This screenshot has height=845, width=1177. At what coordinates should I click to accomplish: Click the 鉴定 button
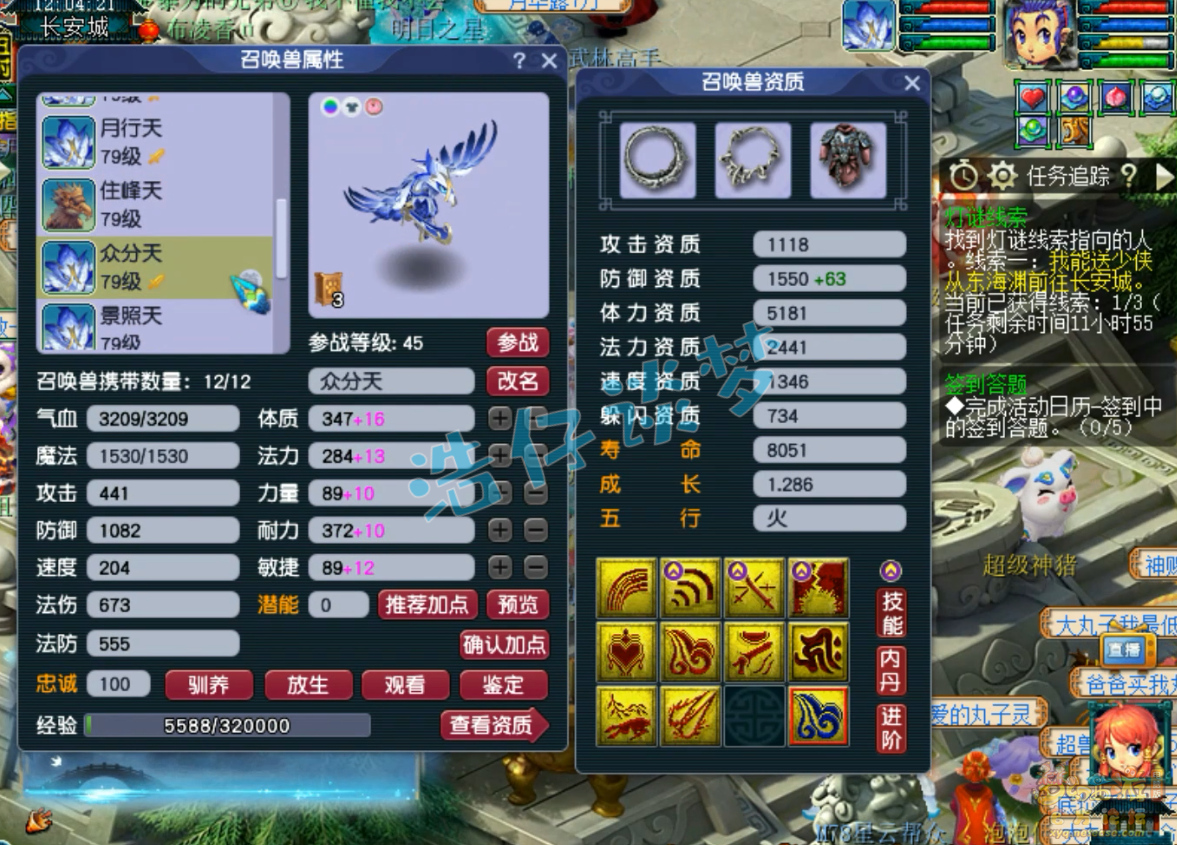tap(503, 685)
